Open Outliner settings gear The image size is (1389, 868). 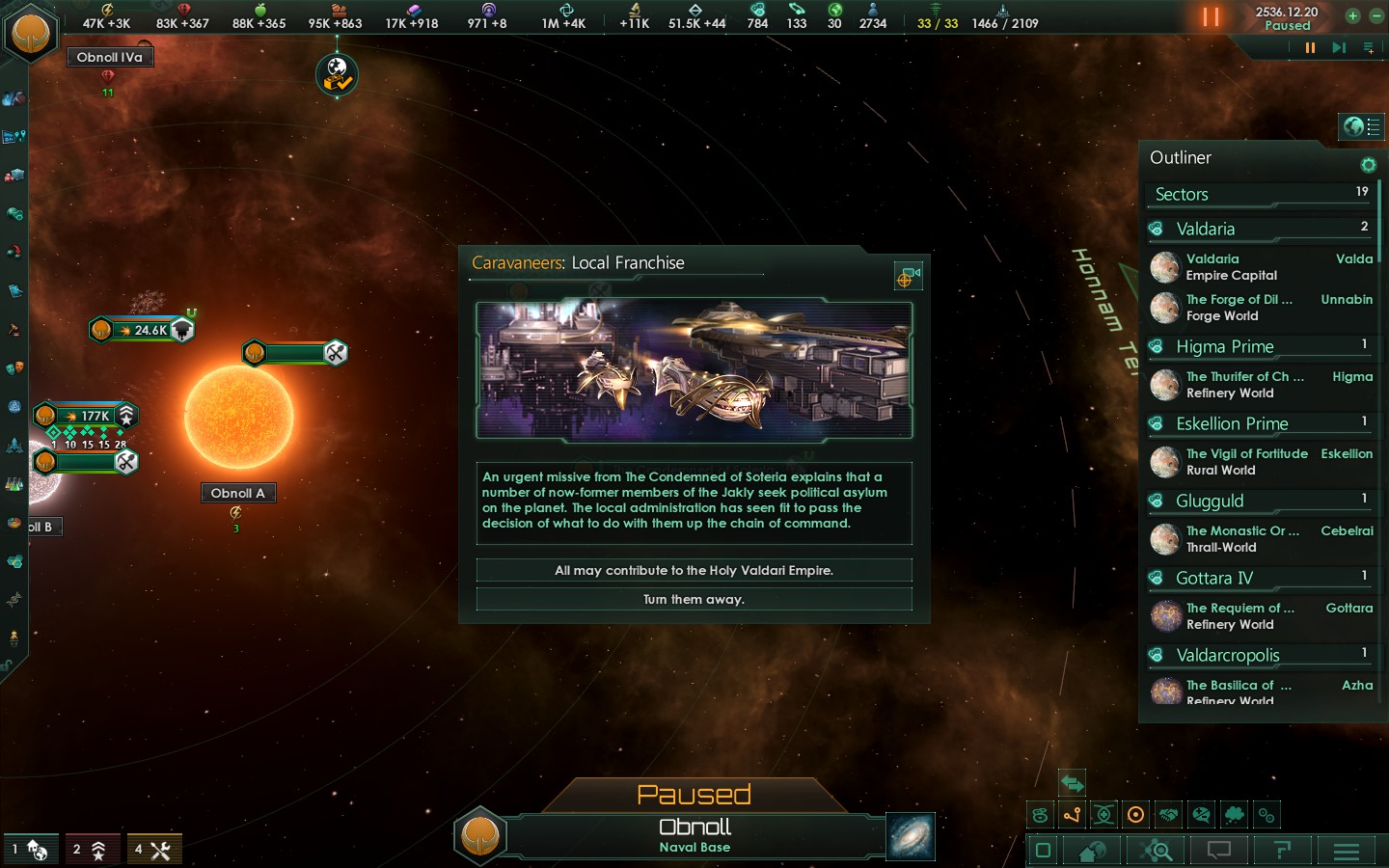[1368, 165]
